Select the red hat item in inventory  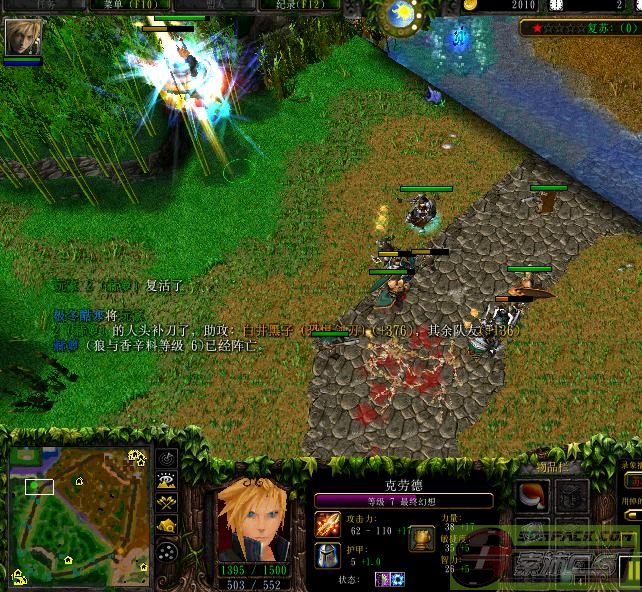point(531,495)
